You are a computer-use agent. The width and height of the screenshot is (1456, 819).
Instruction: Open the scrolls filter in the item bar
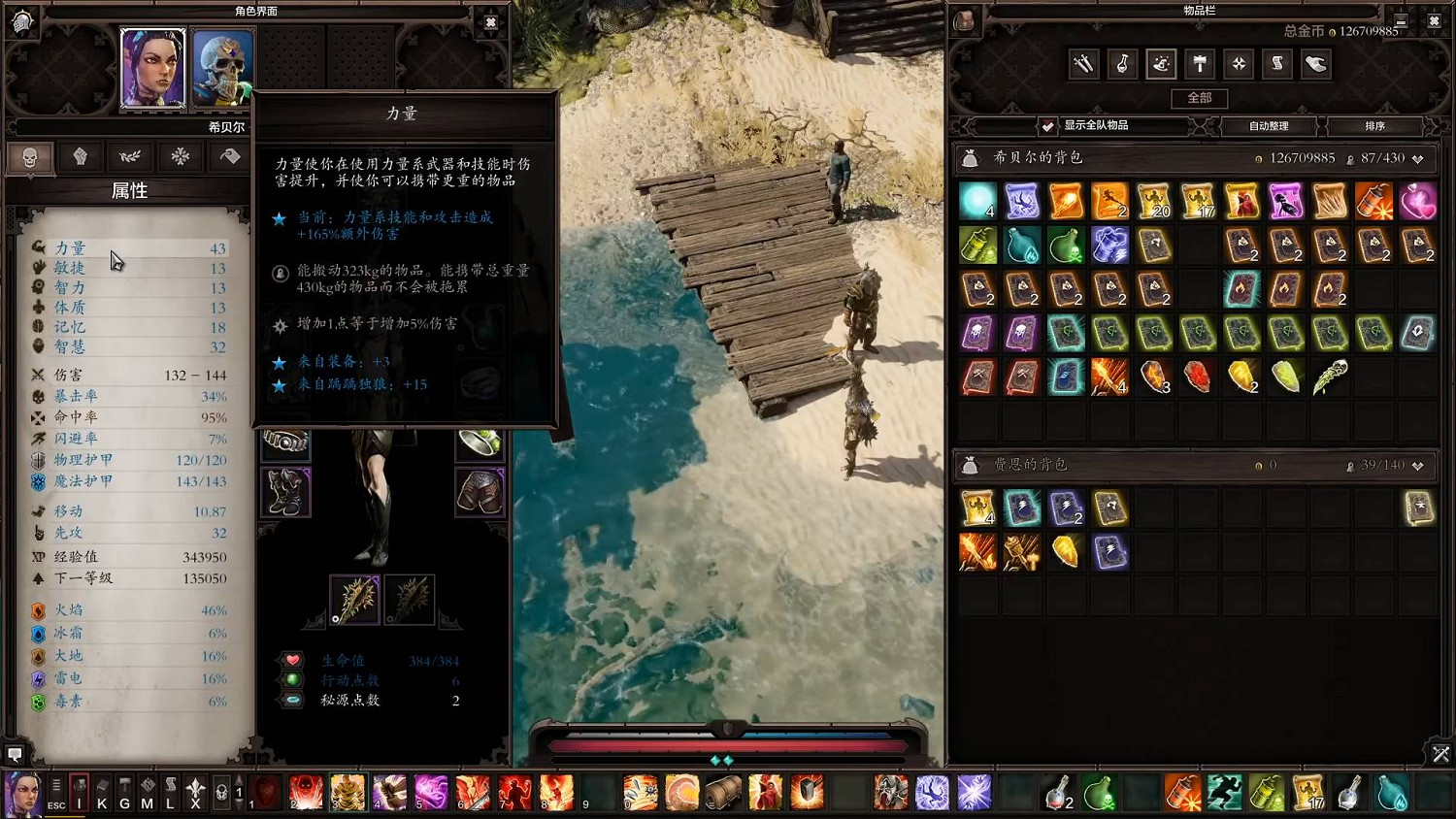(1277, 64)
